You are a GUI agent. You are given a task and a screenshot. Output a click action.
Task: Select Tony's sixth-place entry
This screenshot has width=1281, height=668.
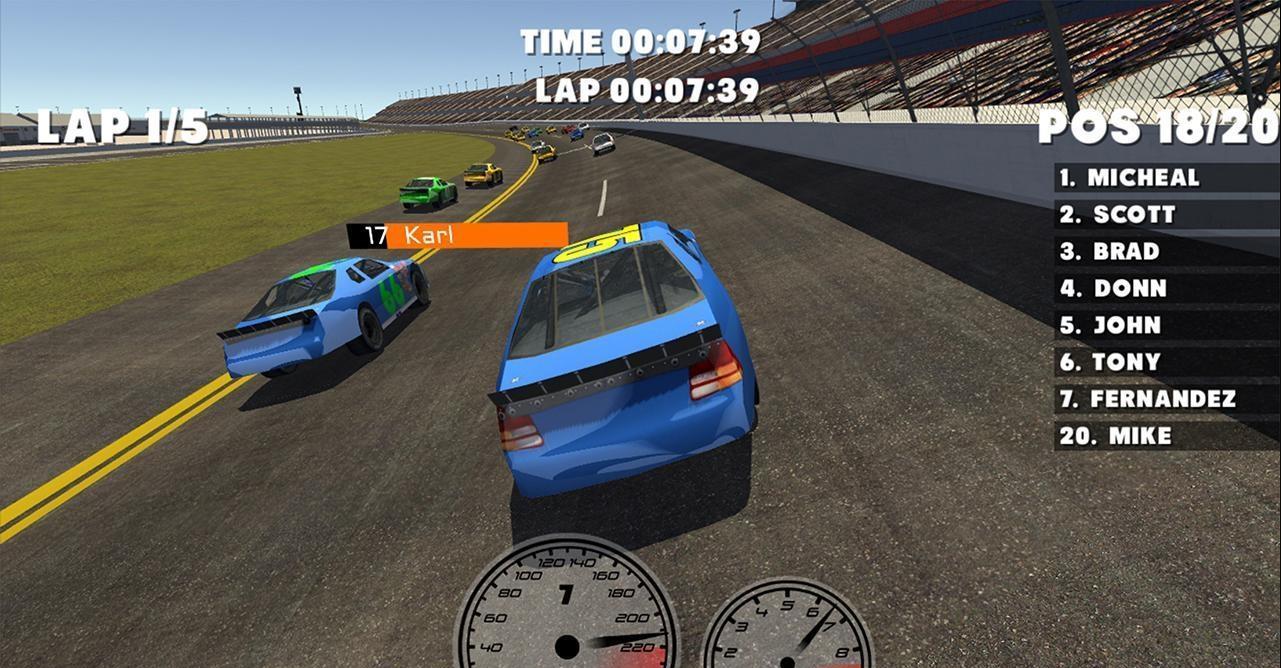(x=1166, y=362)
